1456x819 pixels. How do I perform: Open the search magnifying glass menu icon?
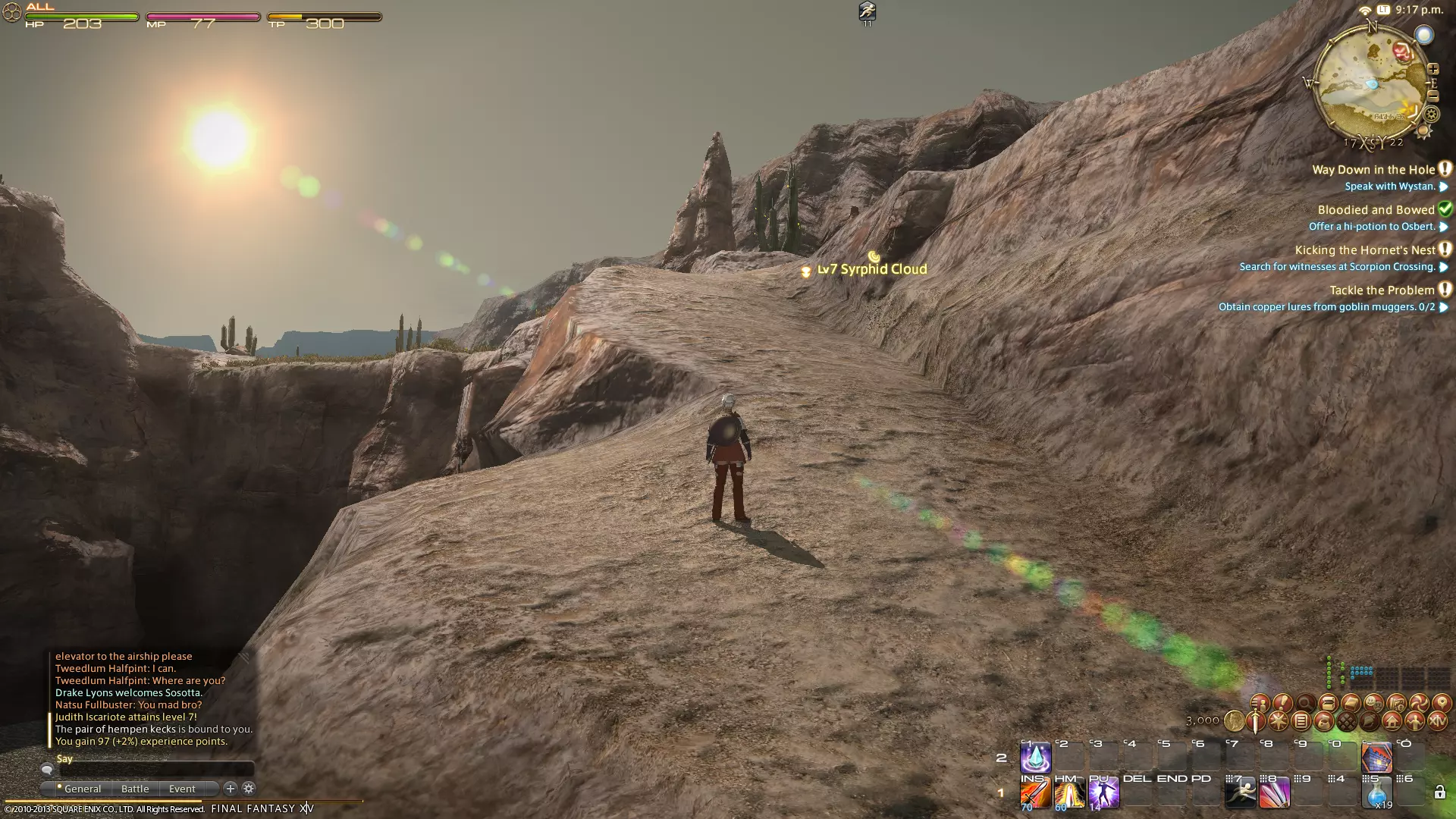[1305, 703]
